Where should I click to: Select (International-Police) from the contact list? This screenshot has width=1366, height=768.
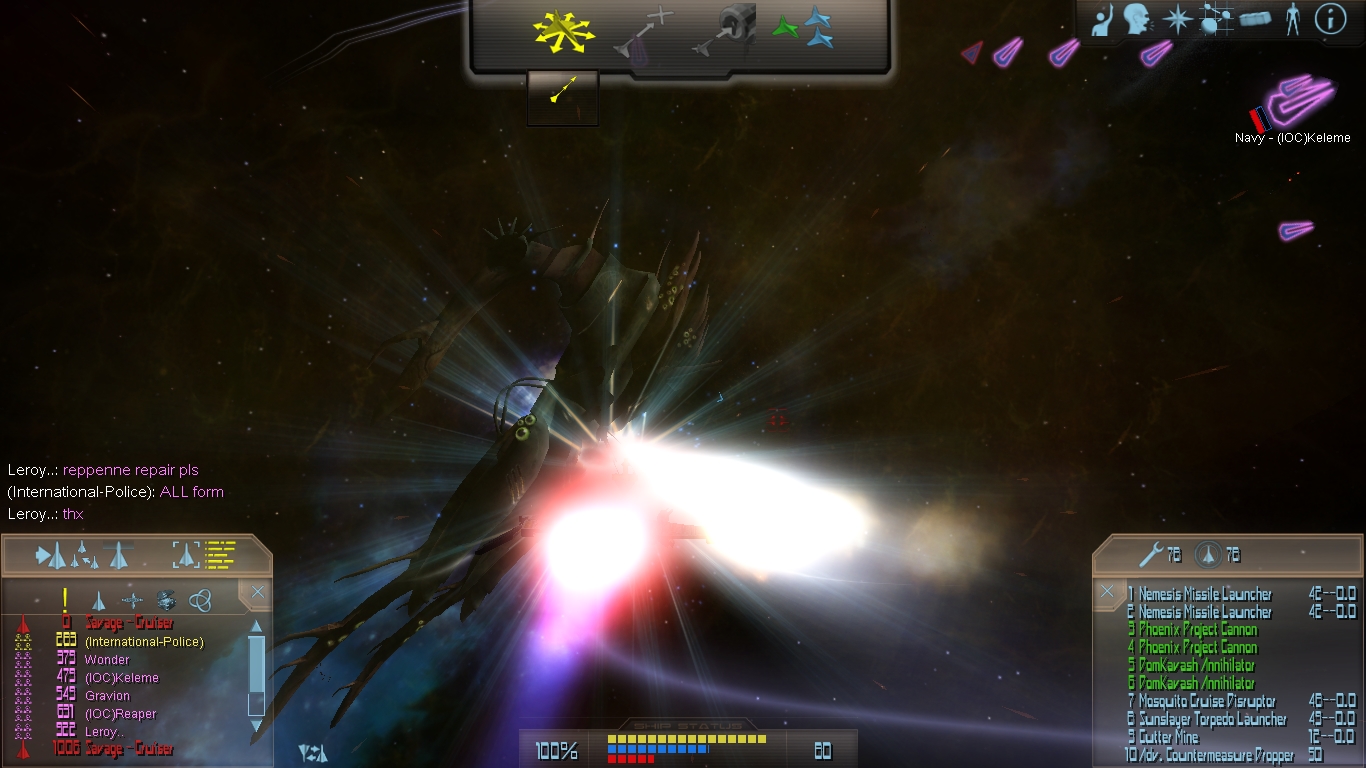144,642
